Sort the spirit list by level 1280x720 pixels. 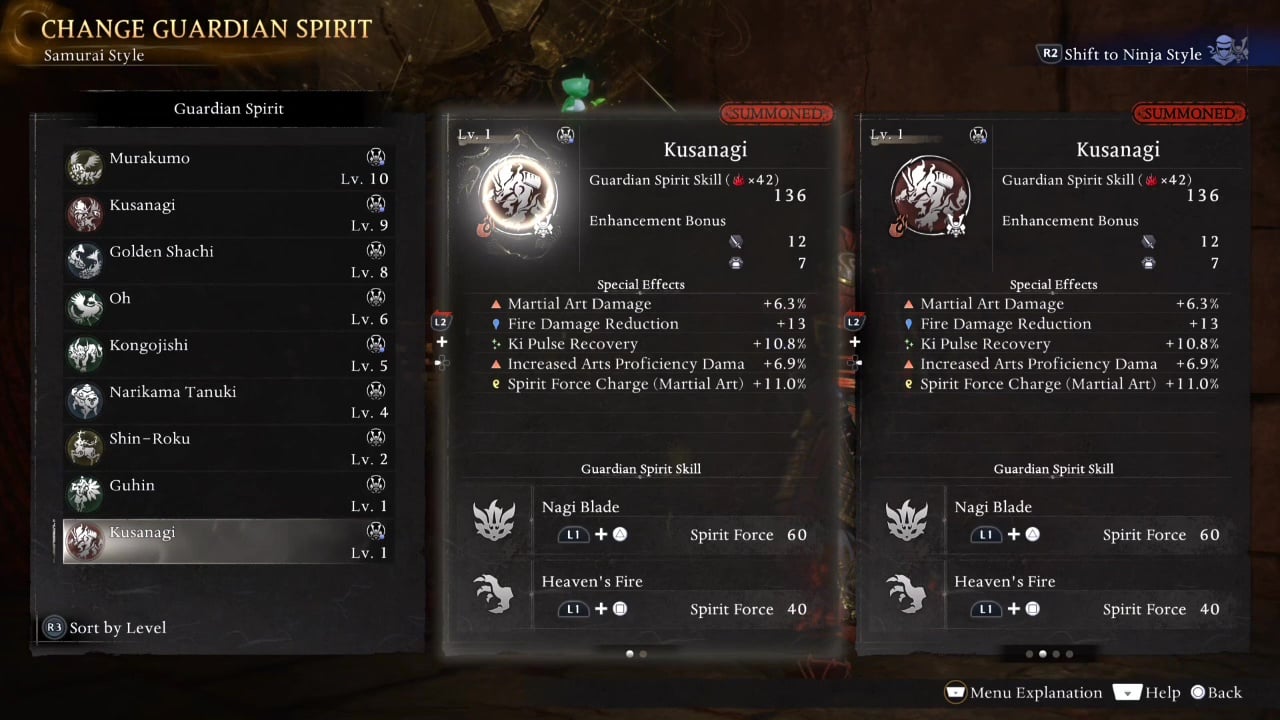point(105,628)
